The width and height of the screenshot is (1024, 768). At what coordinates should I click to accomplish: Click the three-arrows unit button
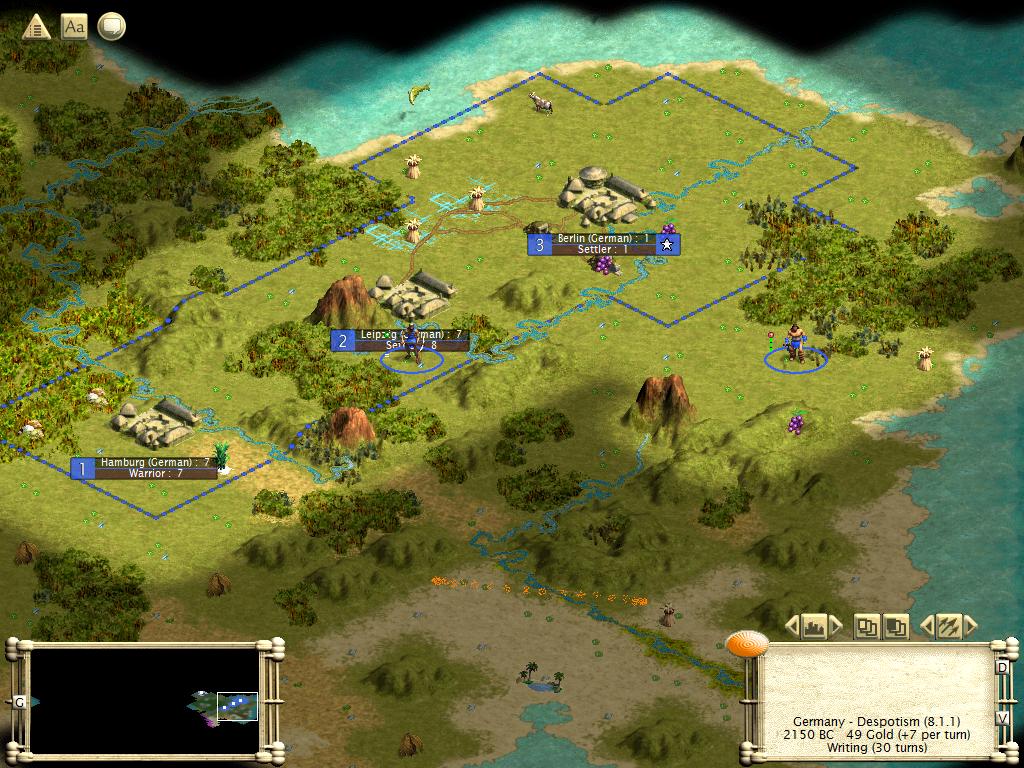coord(948,627)
